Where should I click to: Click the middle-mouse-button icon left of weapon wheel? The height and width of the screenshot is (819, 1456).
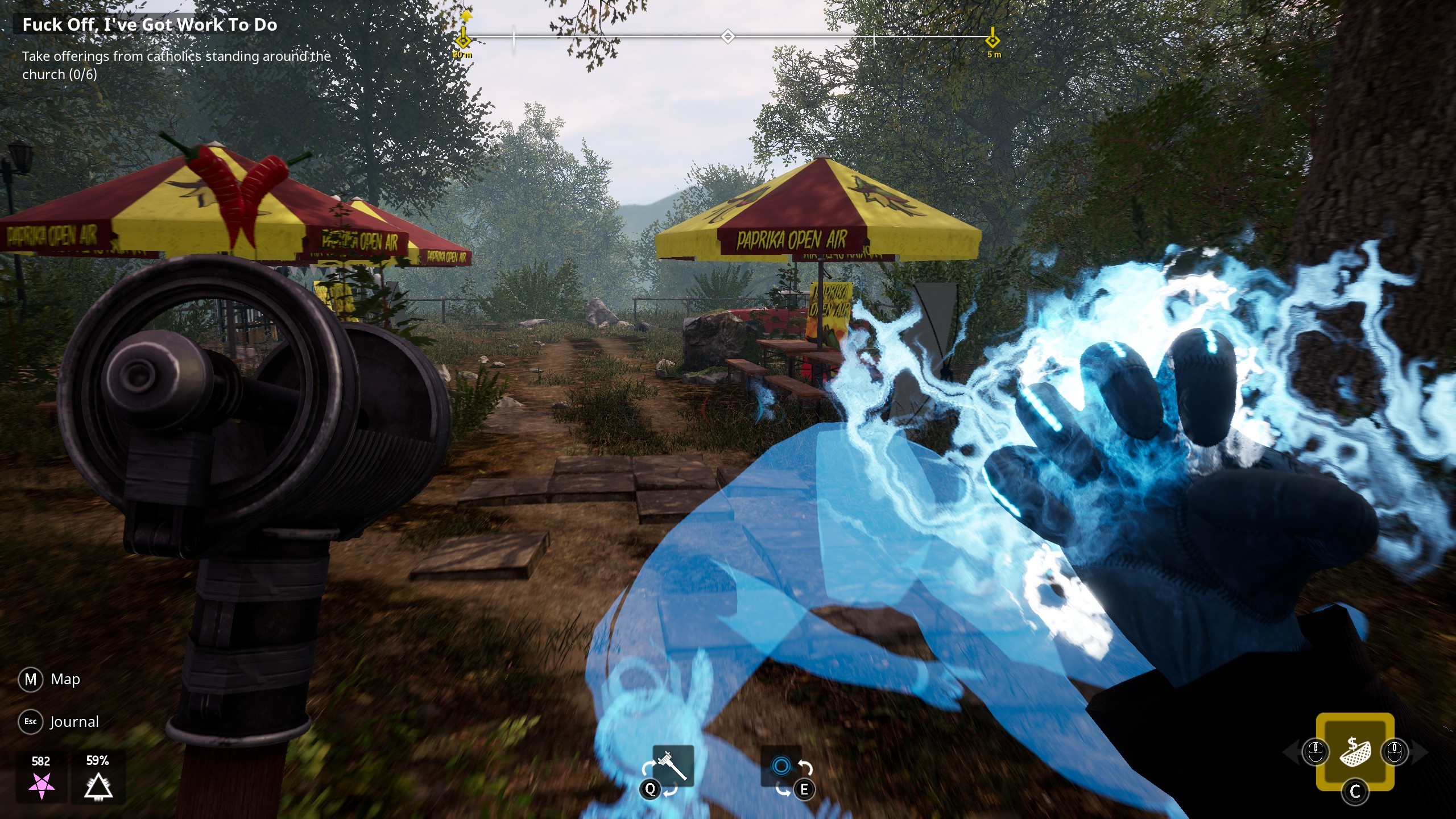[1316, 752]
